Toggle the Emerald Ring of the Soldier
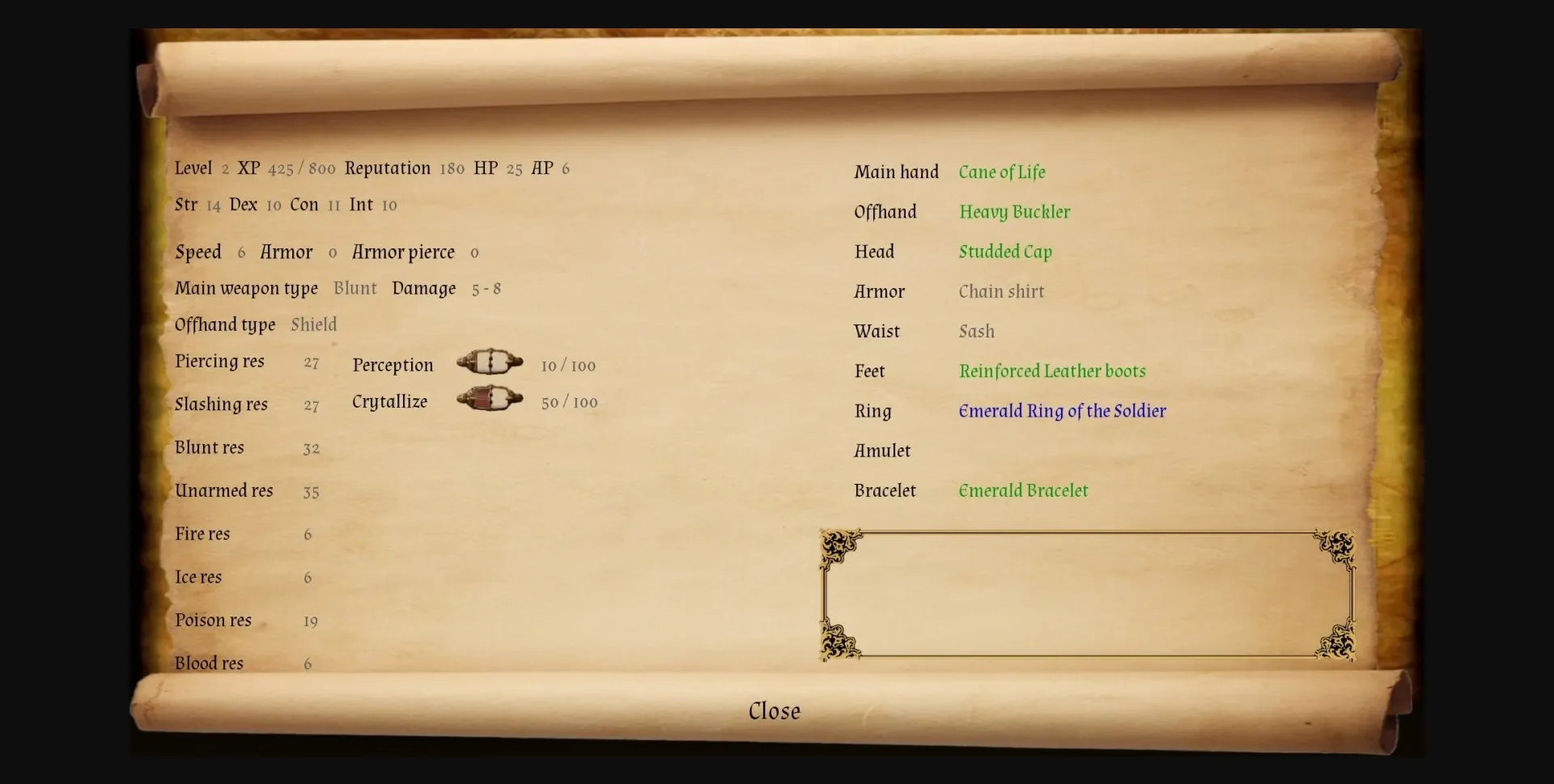The height and width of the screenshot is (784, 1554). [x=1061, y=411]
